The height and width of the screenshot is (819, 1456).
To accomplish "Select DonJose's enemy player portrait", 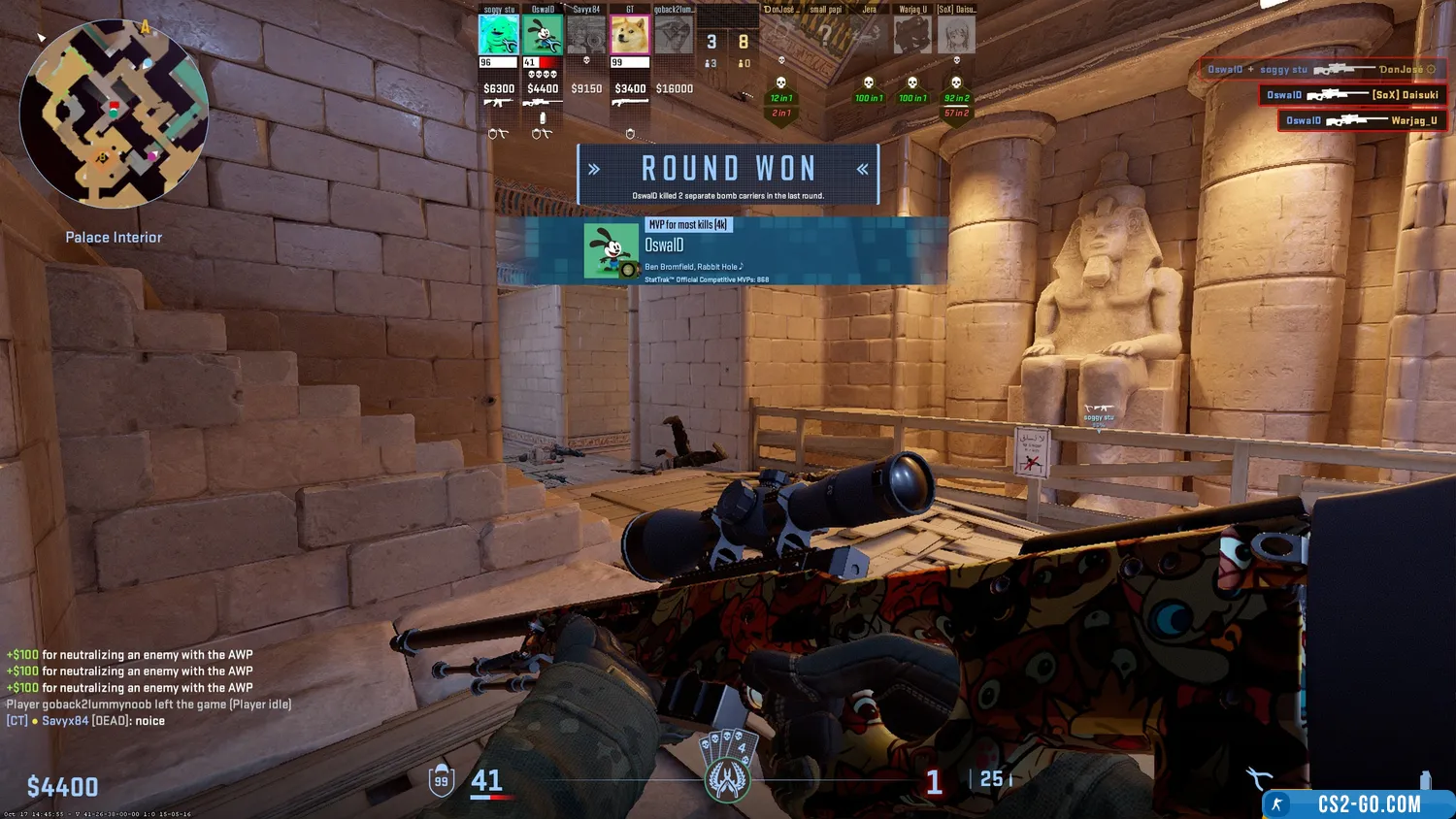I will (781, 36).
